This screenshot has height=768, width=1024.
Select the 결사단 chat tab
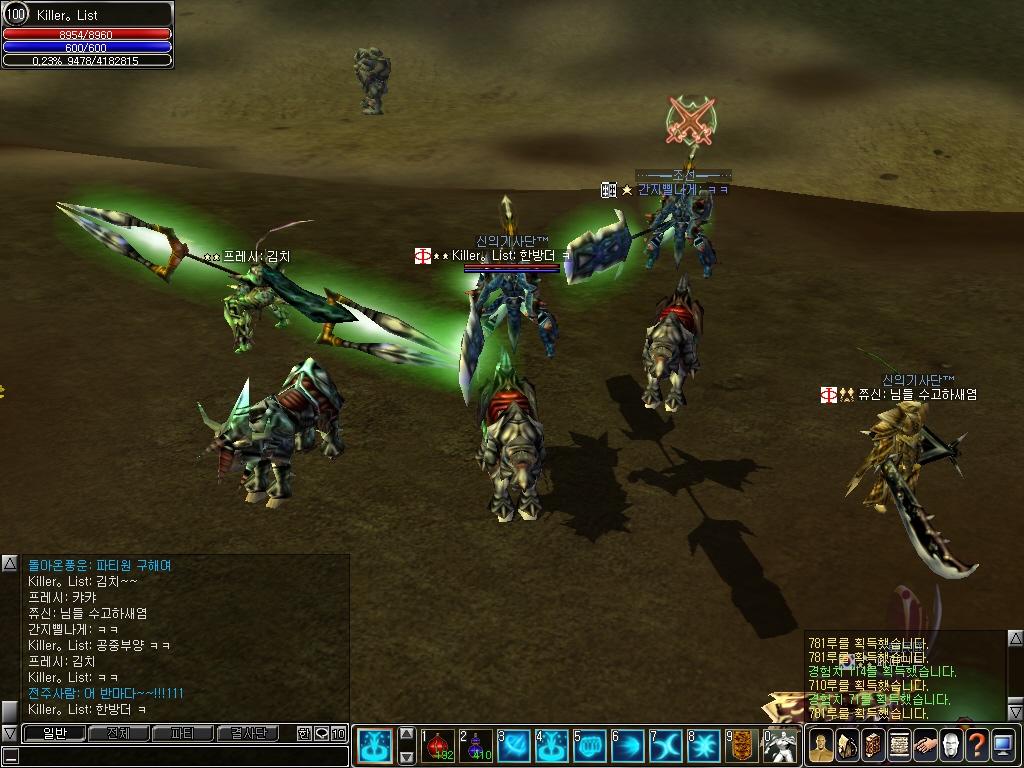(249, 733)
